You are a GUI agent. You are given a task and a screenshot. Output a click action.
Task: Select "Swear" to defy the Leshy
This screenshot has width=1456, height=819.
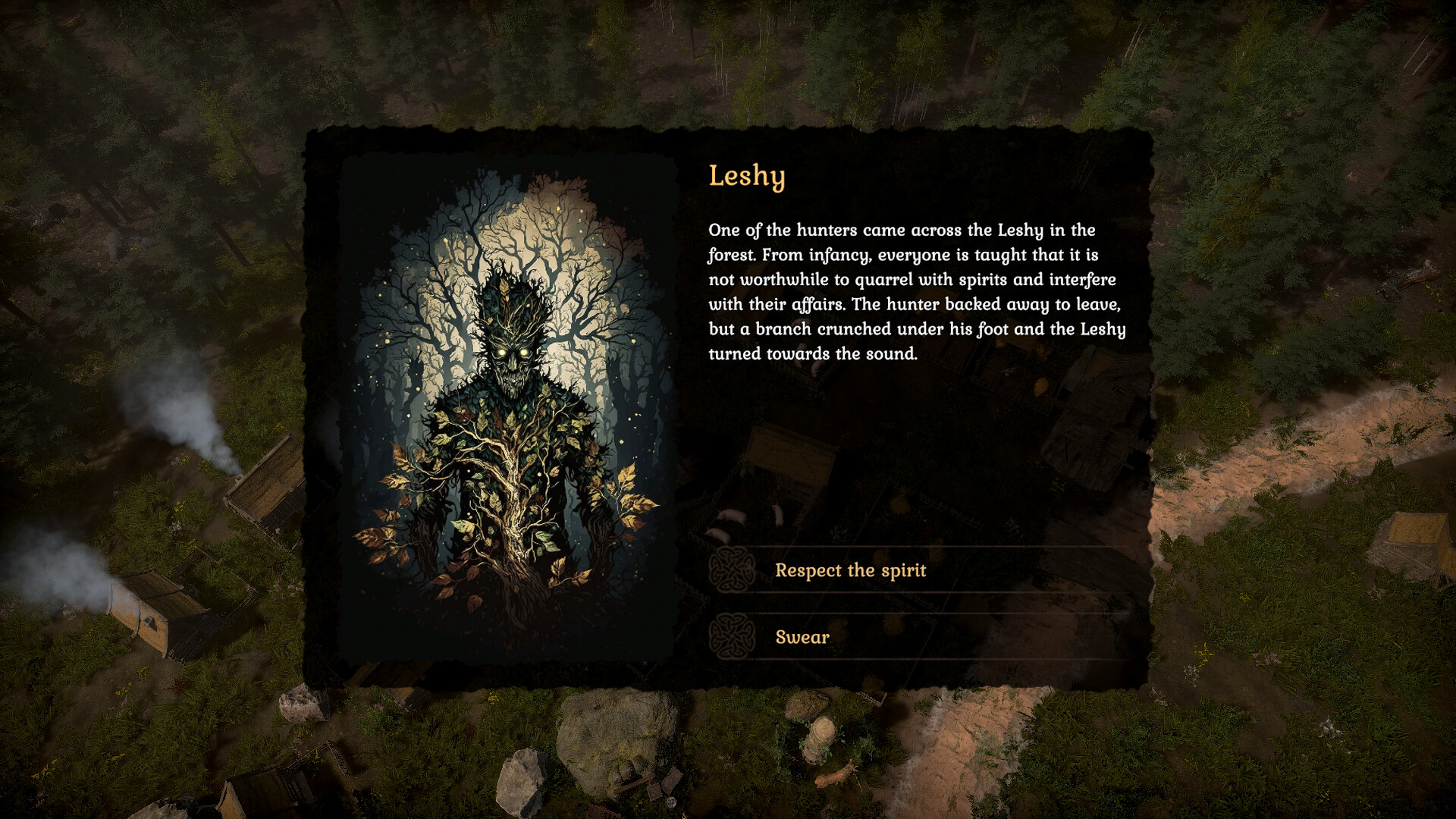coord(801,638)
